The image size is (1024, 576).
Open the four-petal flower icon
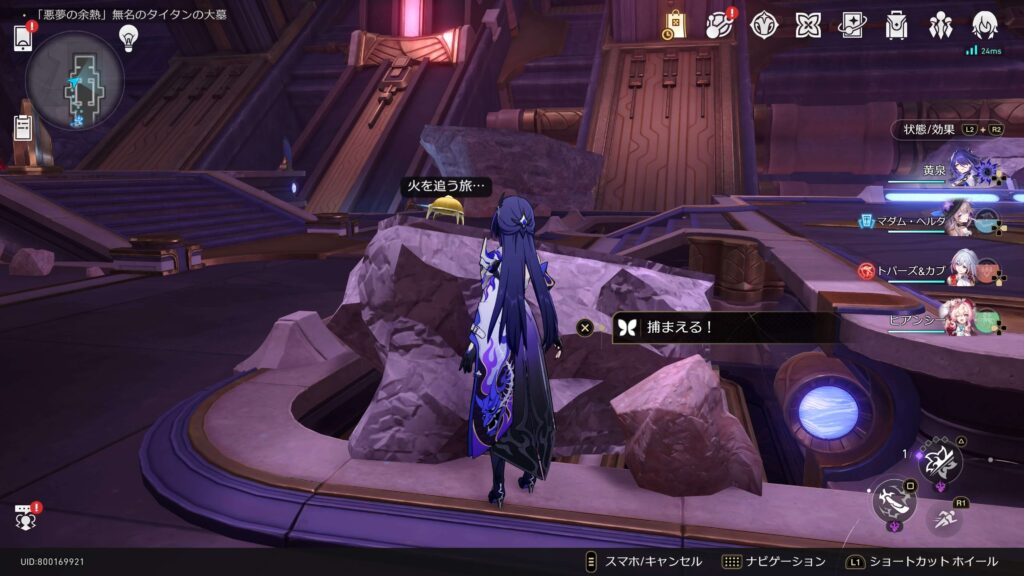tap(808, 25)
